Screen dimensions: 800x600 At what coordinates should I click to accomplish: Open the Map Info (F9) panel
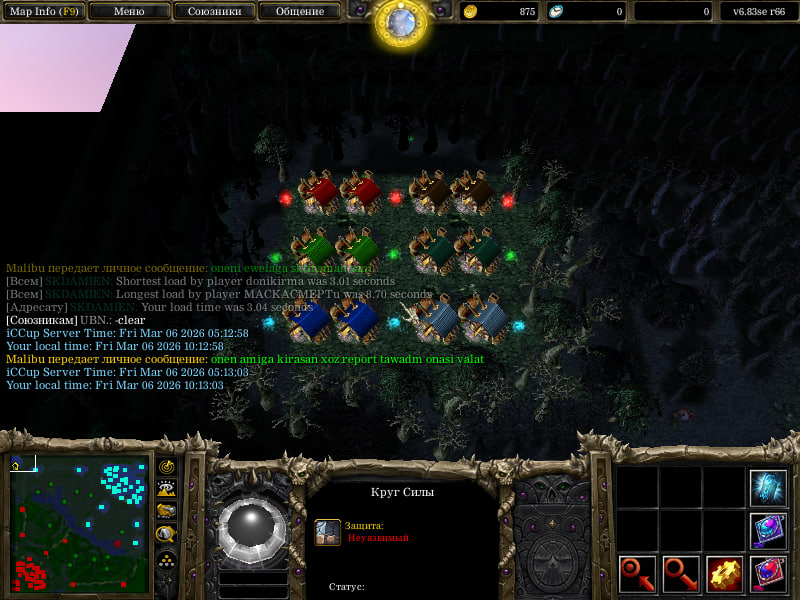click(x=44, y=11)
